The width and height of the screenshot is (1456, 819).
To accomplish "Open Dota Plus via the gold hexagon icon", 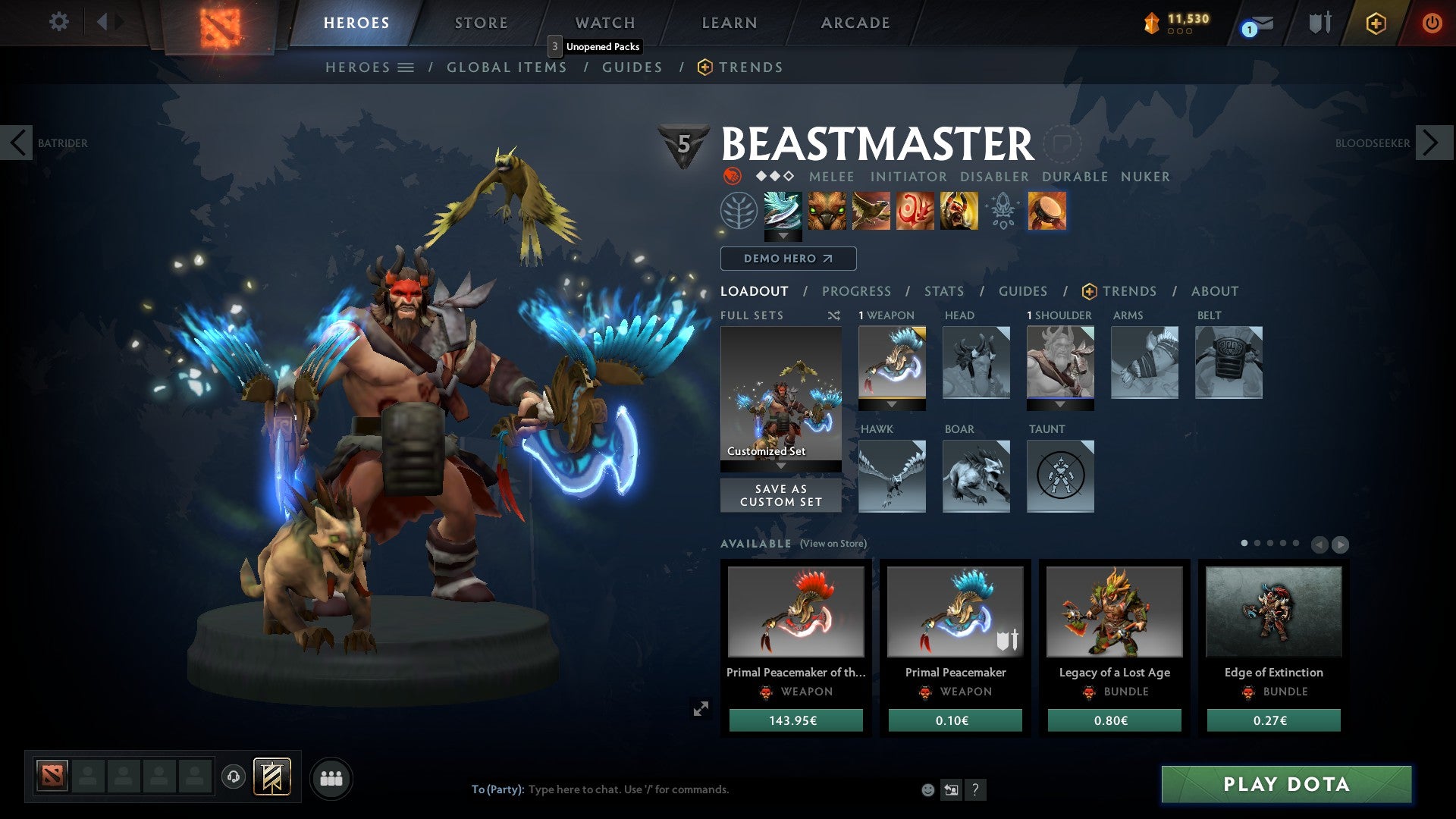I will click(x=1376, y=23).
